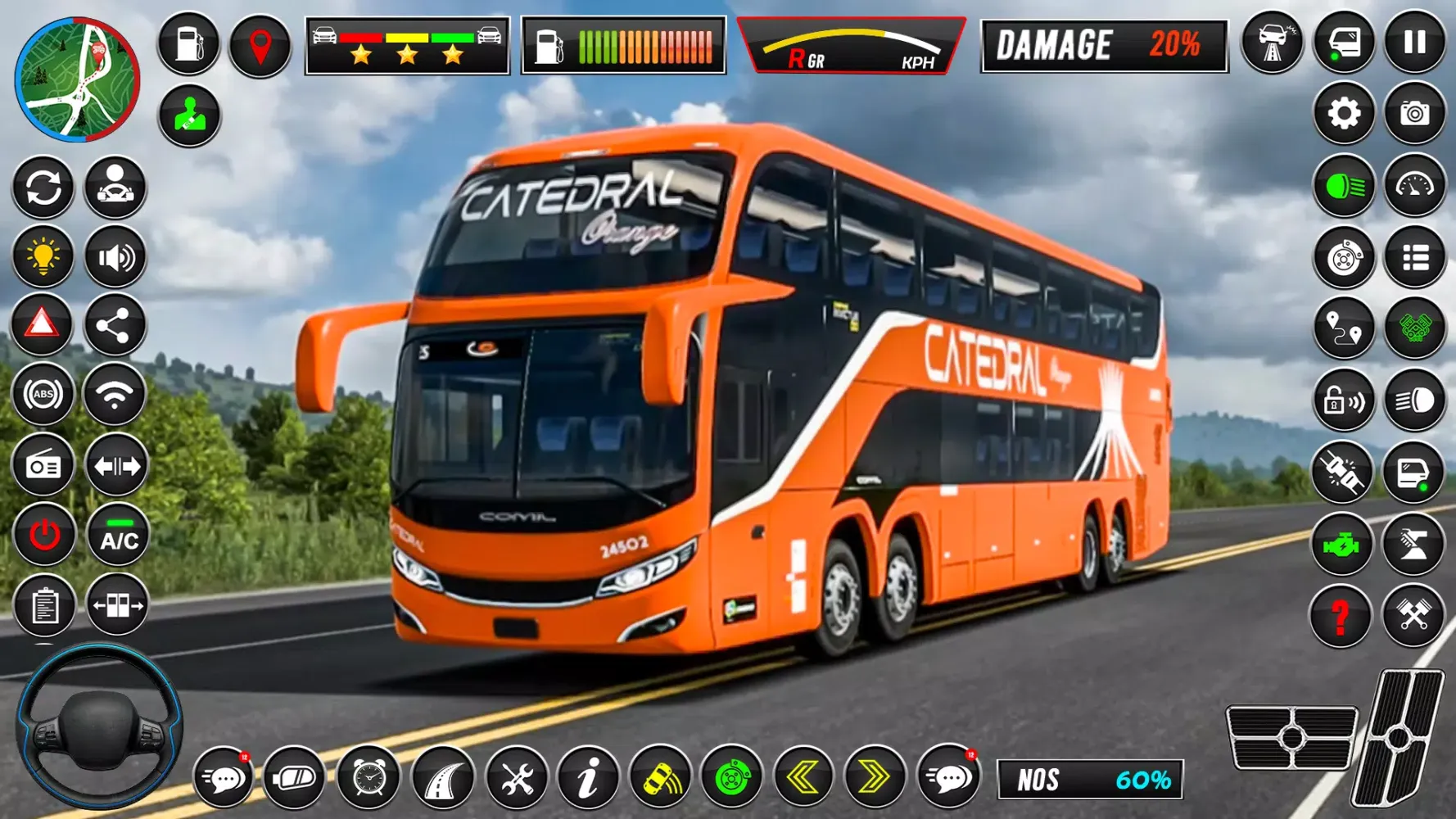Viewport: 1456px width, 819px height.
Task: Sound the horn speaker icon
Action: 116,258
